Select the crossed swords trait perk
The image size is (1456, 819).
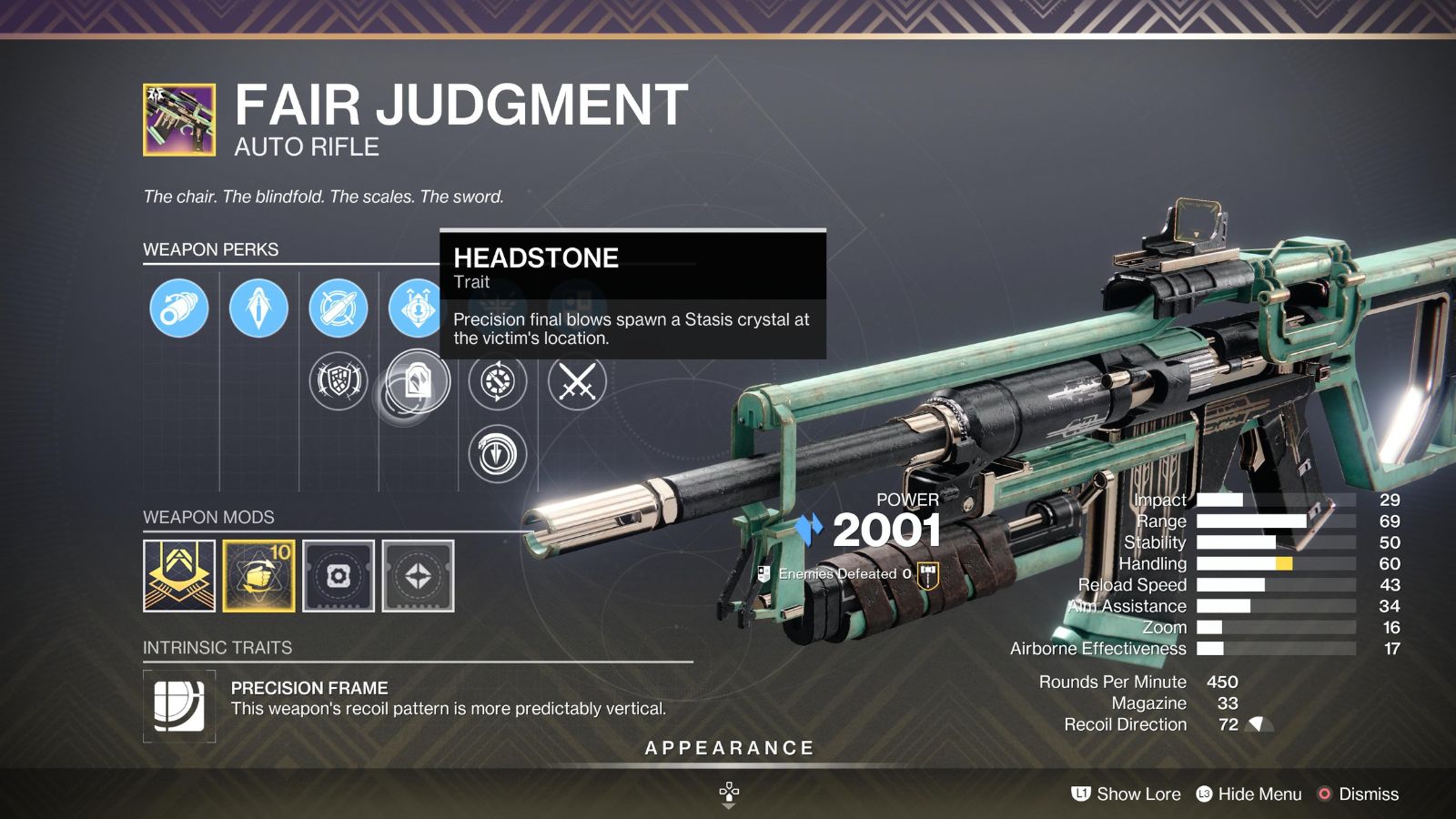coord(576,382)
